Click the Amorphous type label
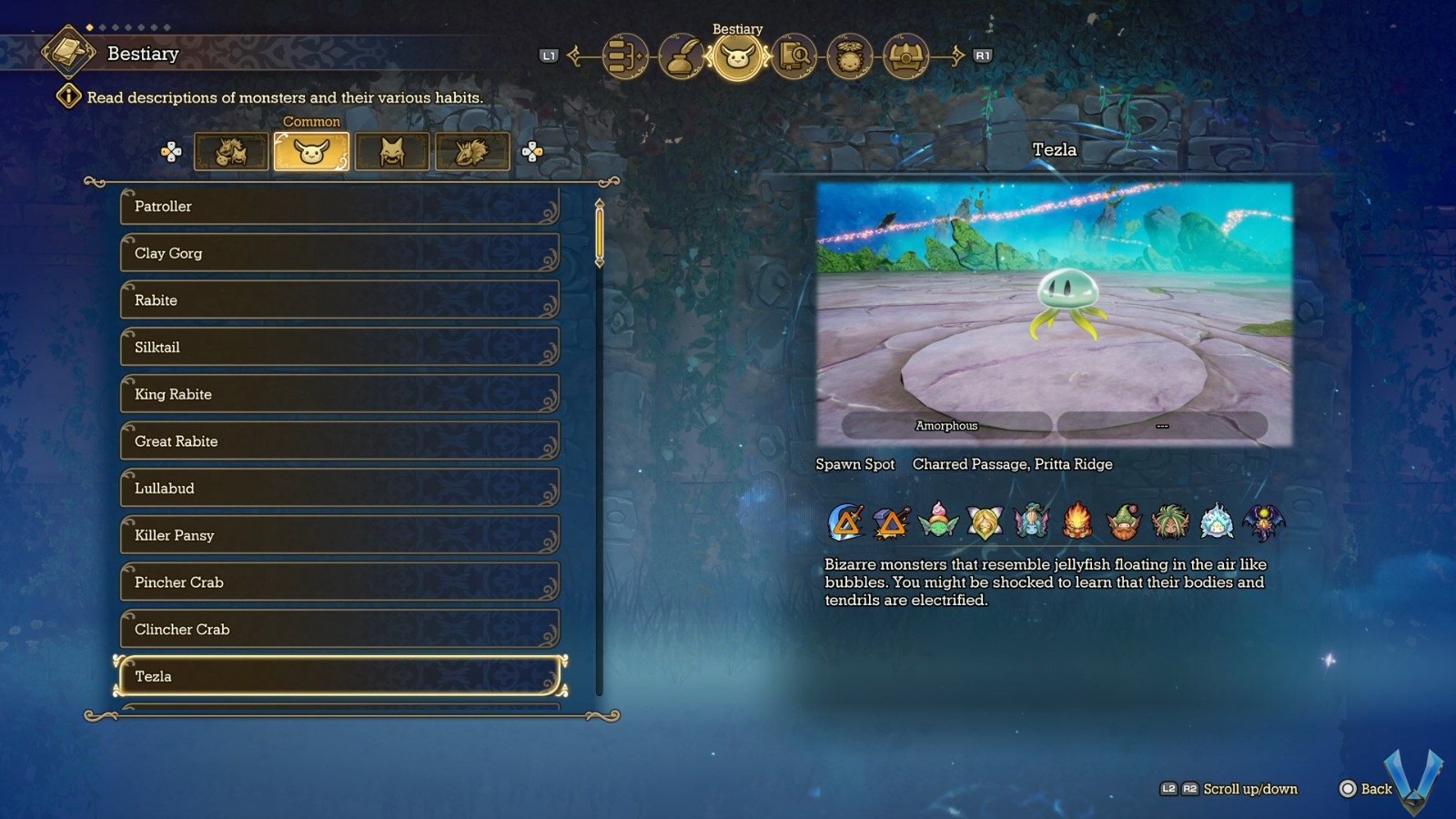This screenshot has height=819, width=1456. (x=945, y=425)
